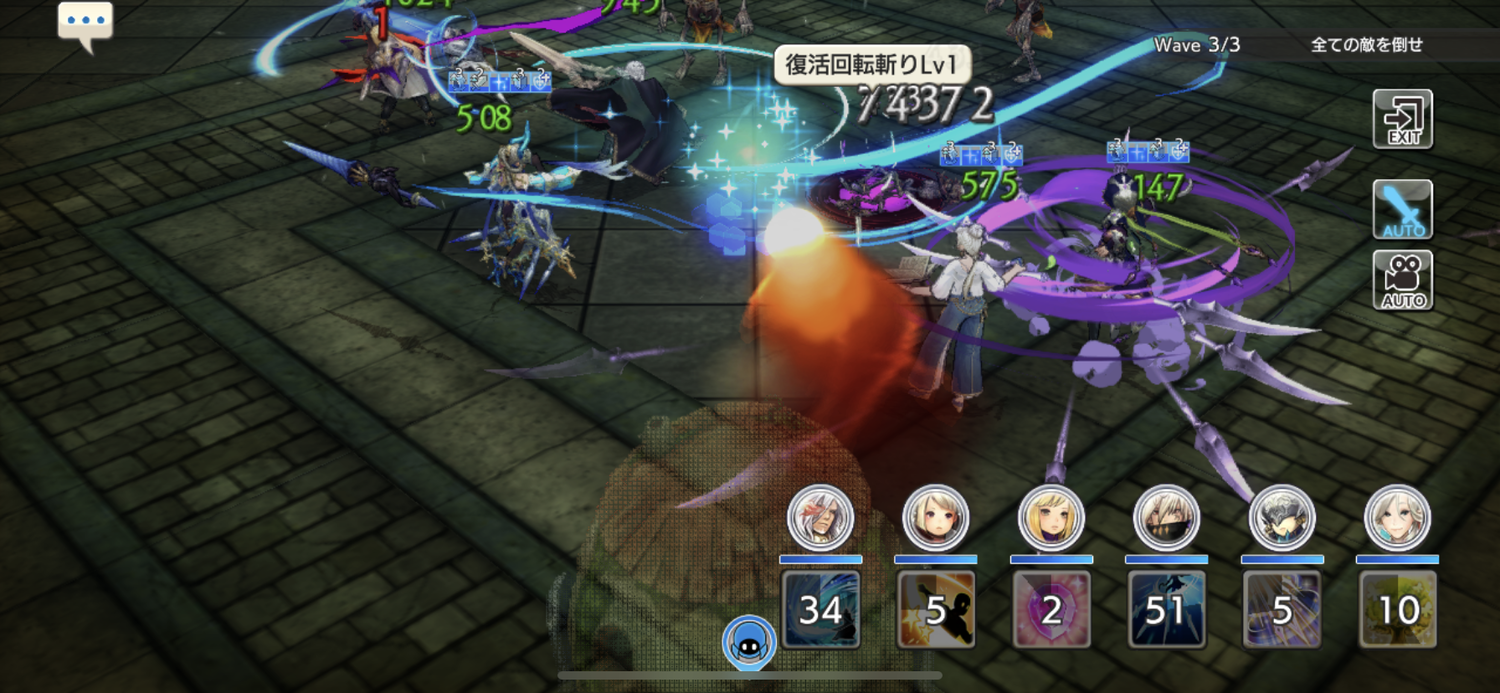The image size is (1500, 693).
Task: Exit the battle with the EXIT button
Action: coord(1402,119)
